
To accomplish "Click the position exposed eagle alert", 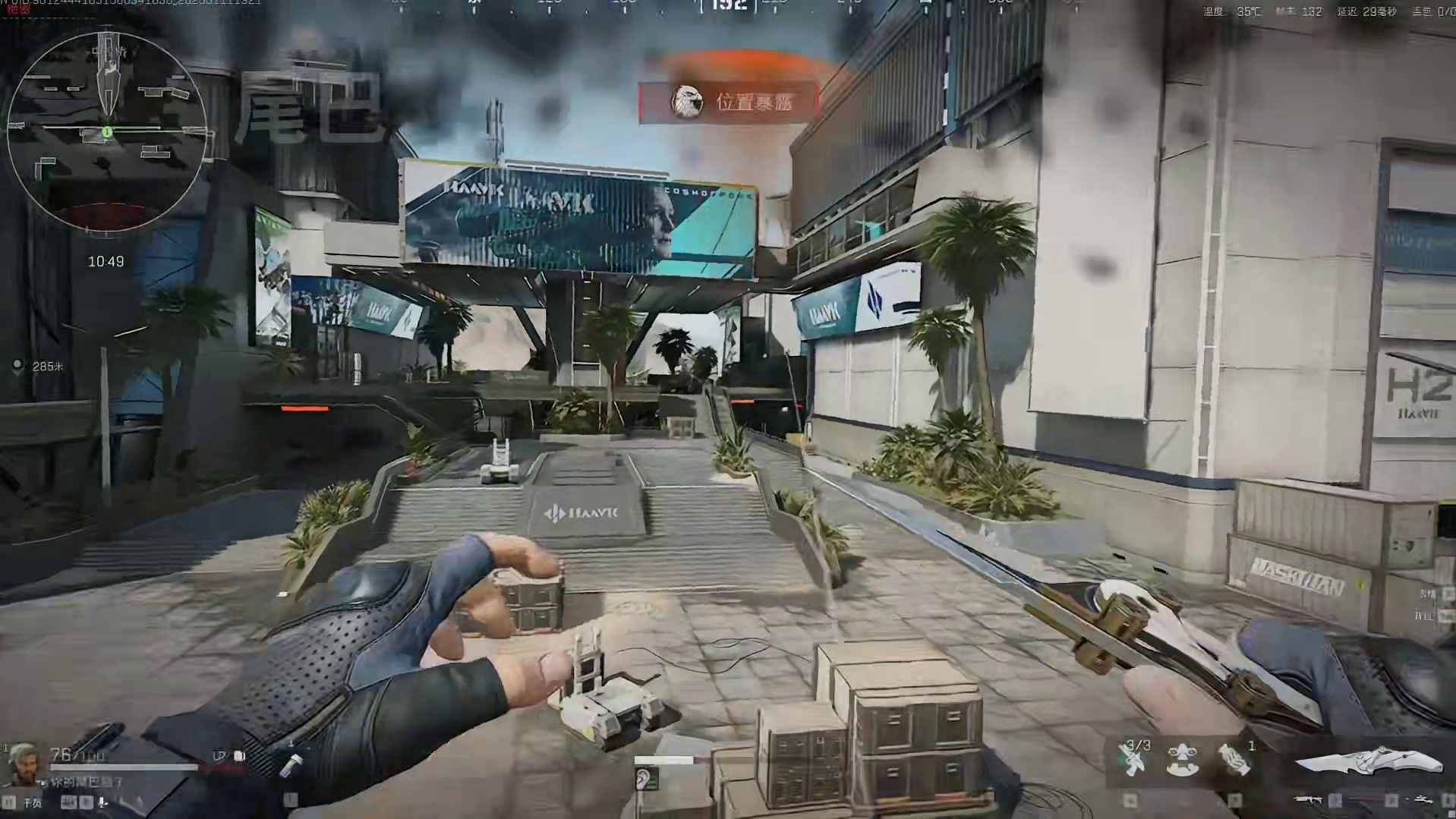I will coord(728,102).
